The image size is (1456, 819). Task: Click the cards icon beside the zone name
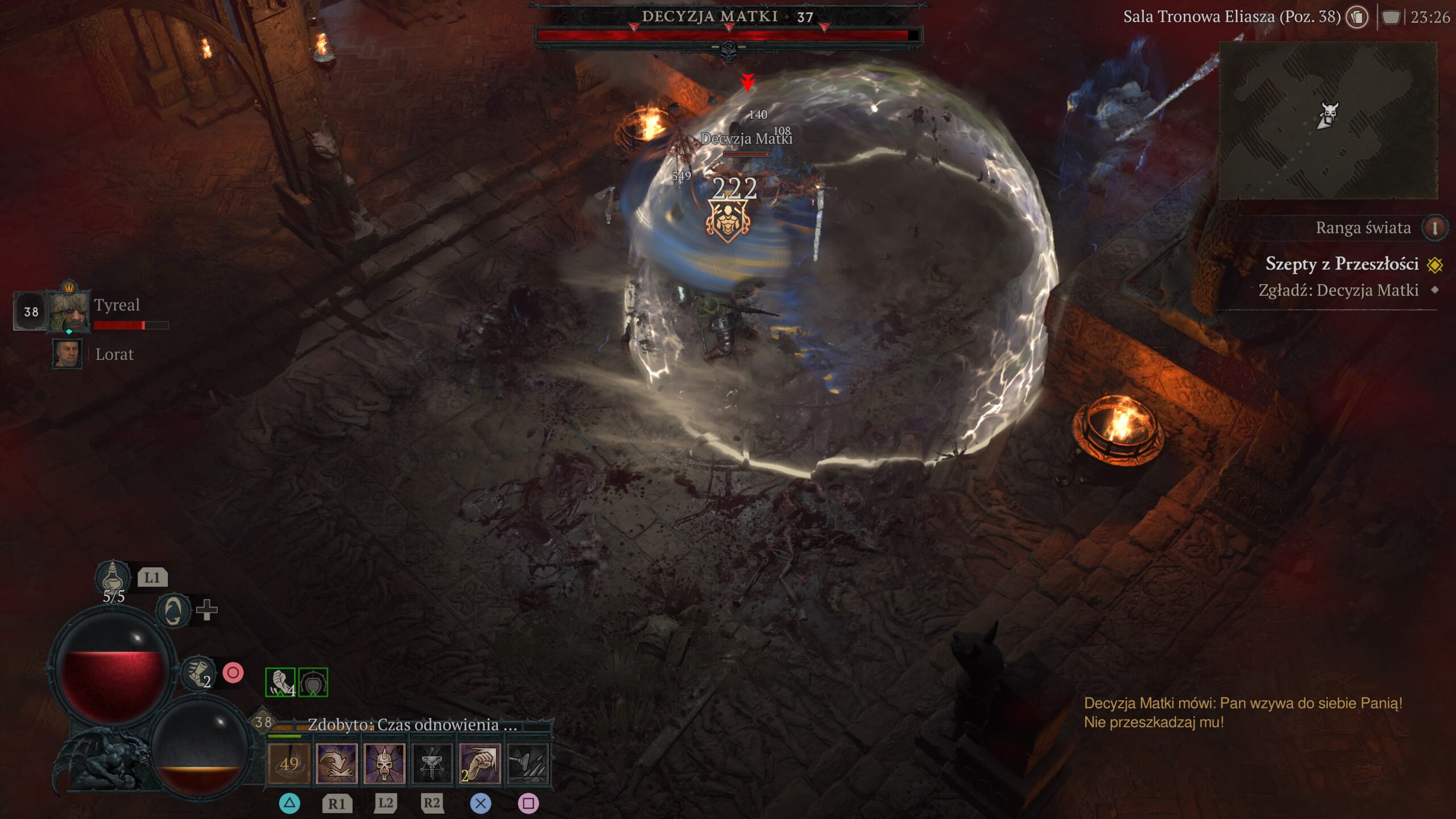[x=1357, y=17]
